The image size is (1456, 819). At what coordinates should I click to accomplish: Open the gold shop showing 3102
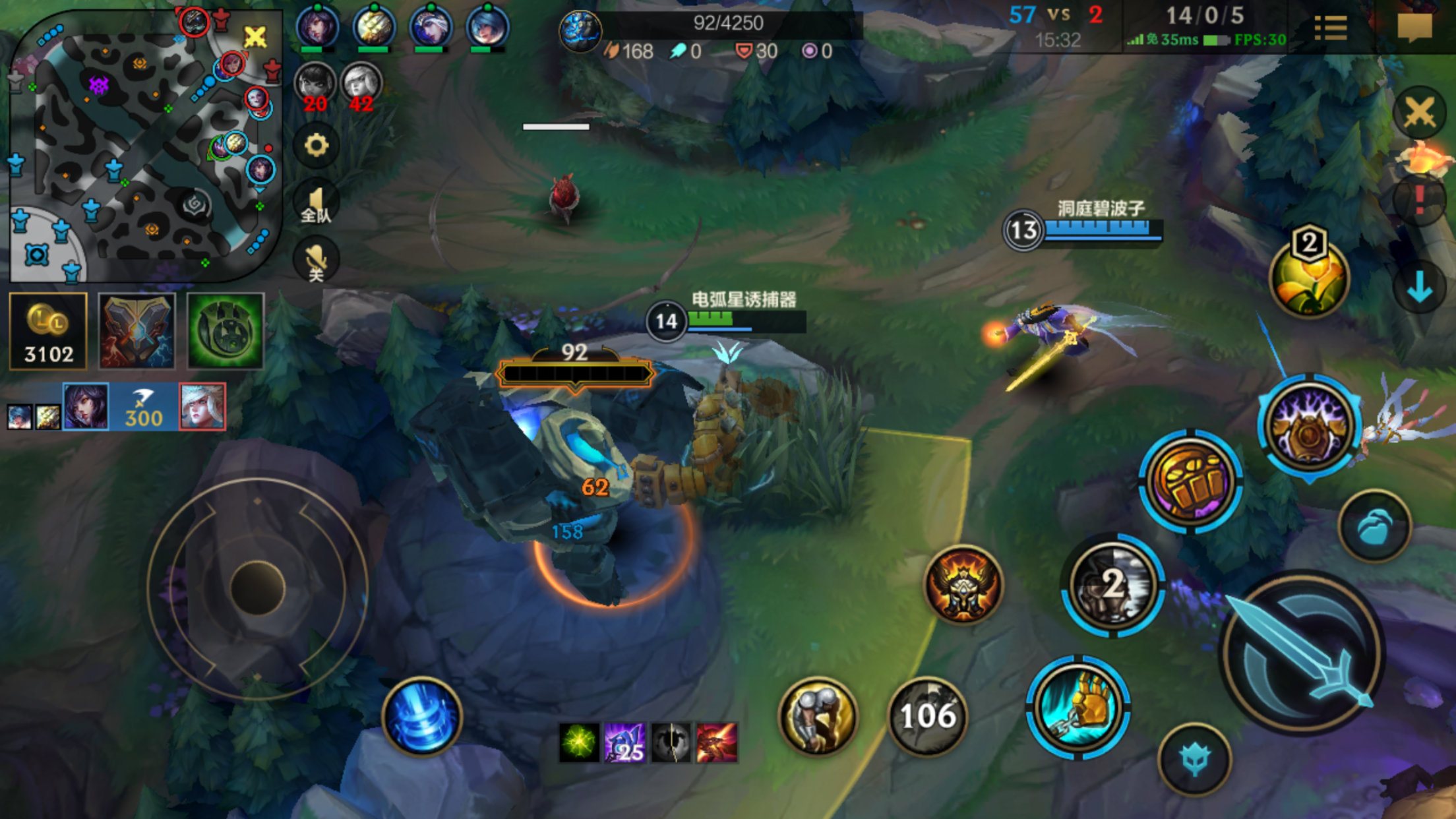coord(48,331)
